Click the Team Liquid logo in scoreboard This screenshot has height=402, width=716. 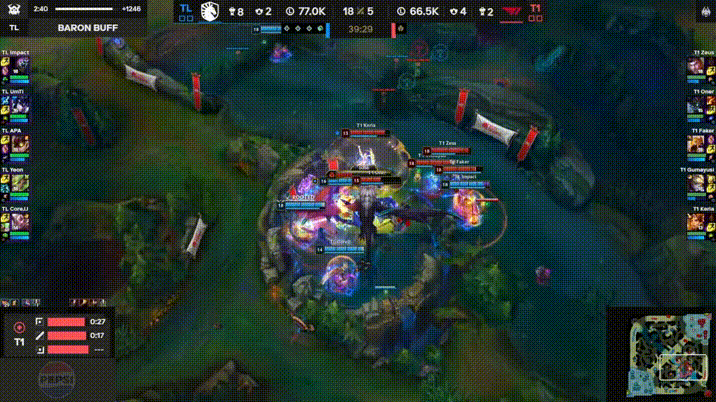coord(210,11)
